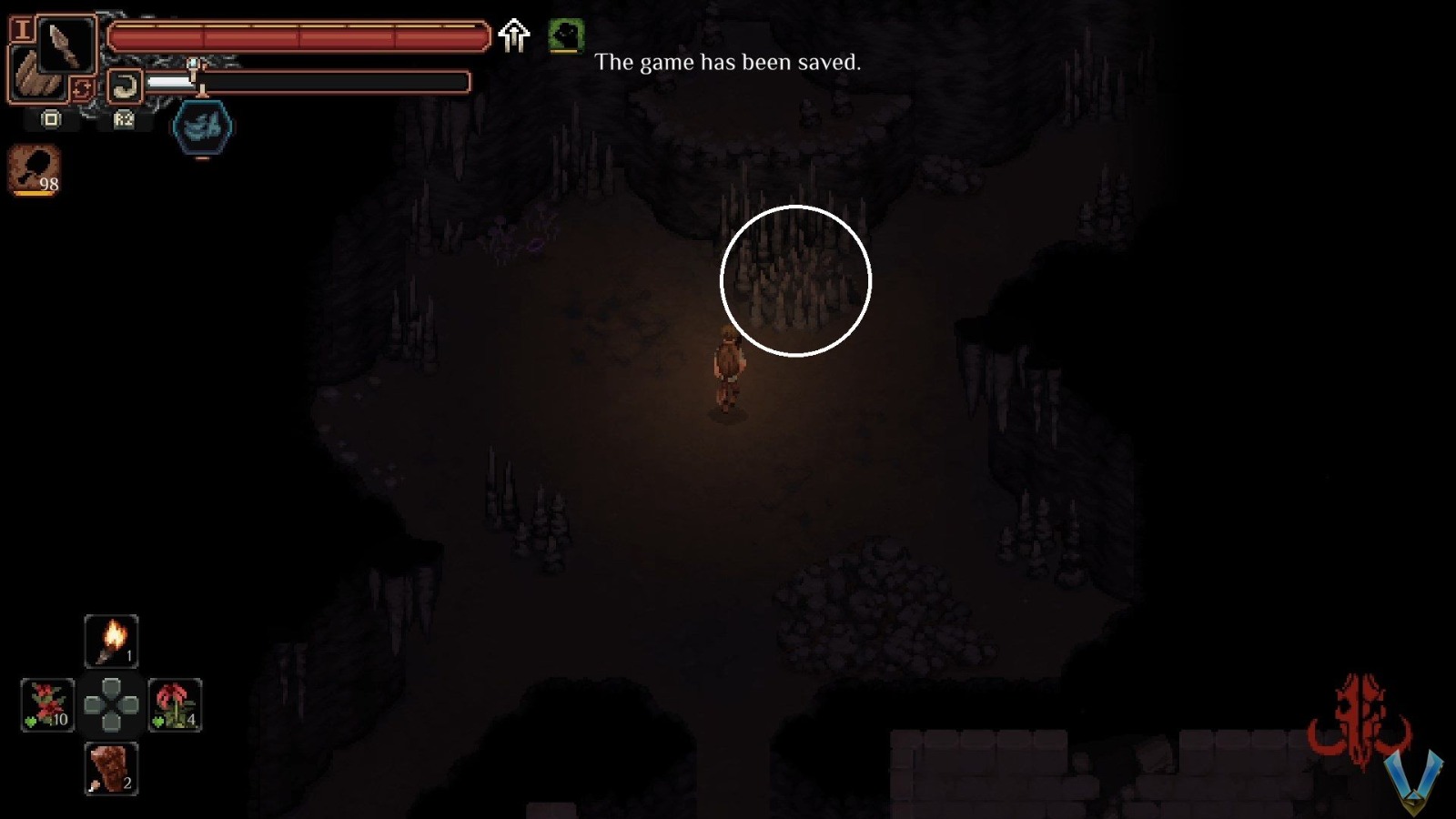
Task: Dismiss the game saved message
Action: (728, 63)
